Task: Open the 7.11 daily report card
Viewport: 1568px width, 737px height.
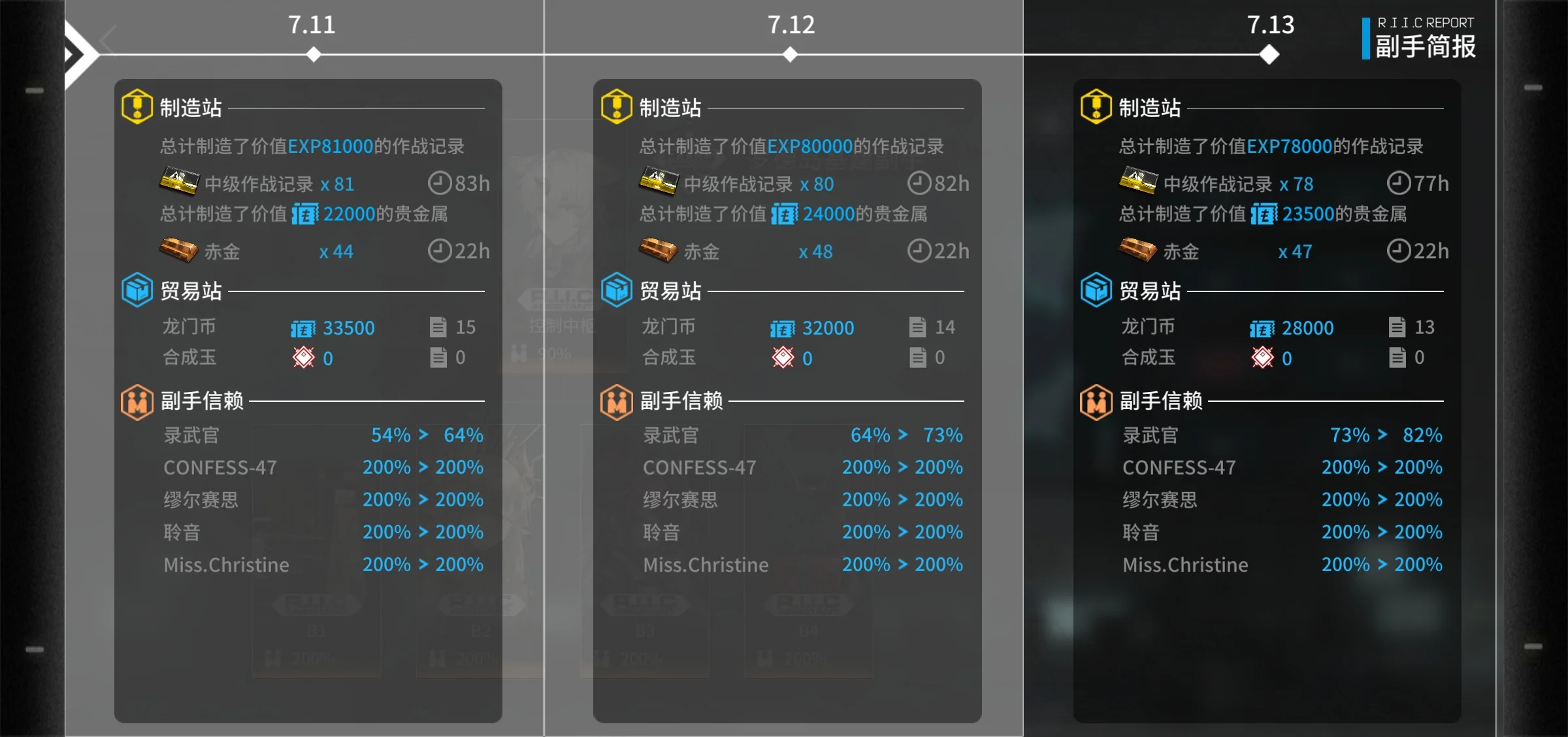Action: pos(308,400)
